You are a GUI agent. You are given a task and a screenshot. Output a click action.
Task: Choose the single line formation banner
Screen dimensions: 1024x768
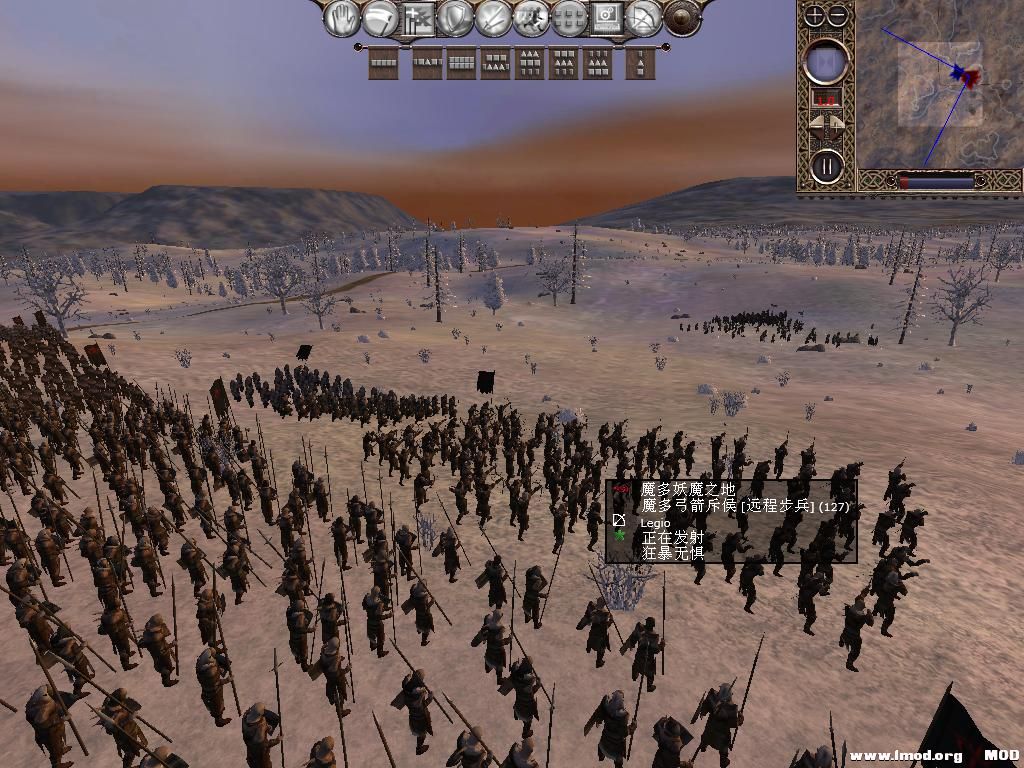[x=384, y=64]
